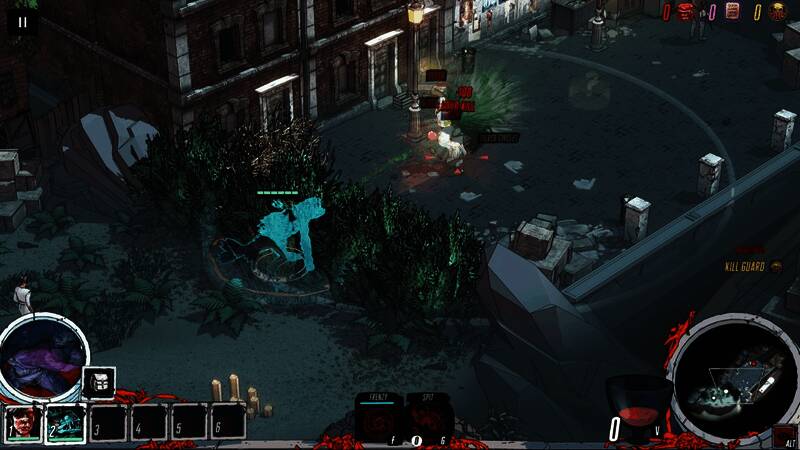
Task: Toggle the small red ALT icon beside the minimap
Action: pyautogui.click(x=785, y=436)
